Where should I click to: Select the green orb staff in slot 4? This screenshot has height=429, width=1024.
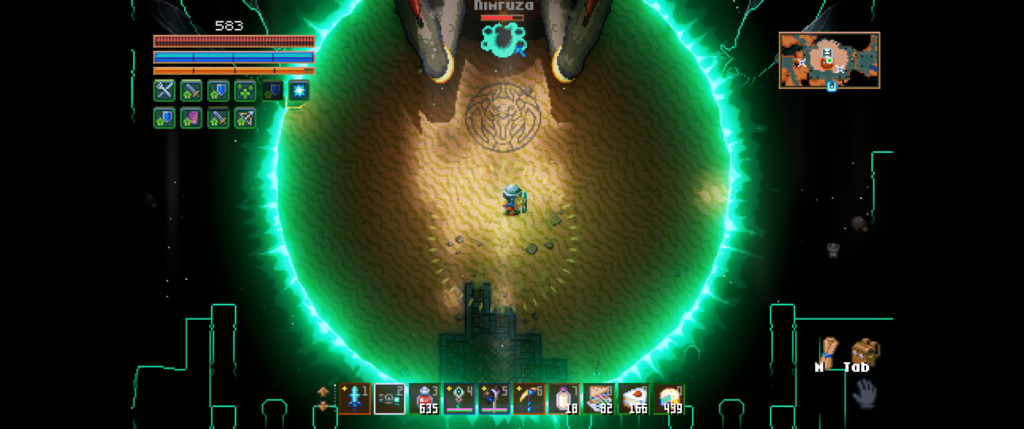(460, 399)
